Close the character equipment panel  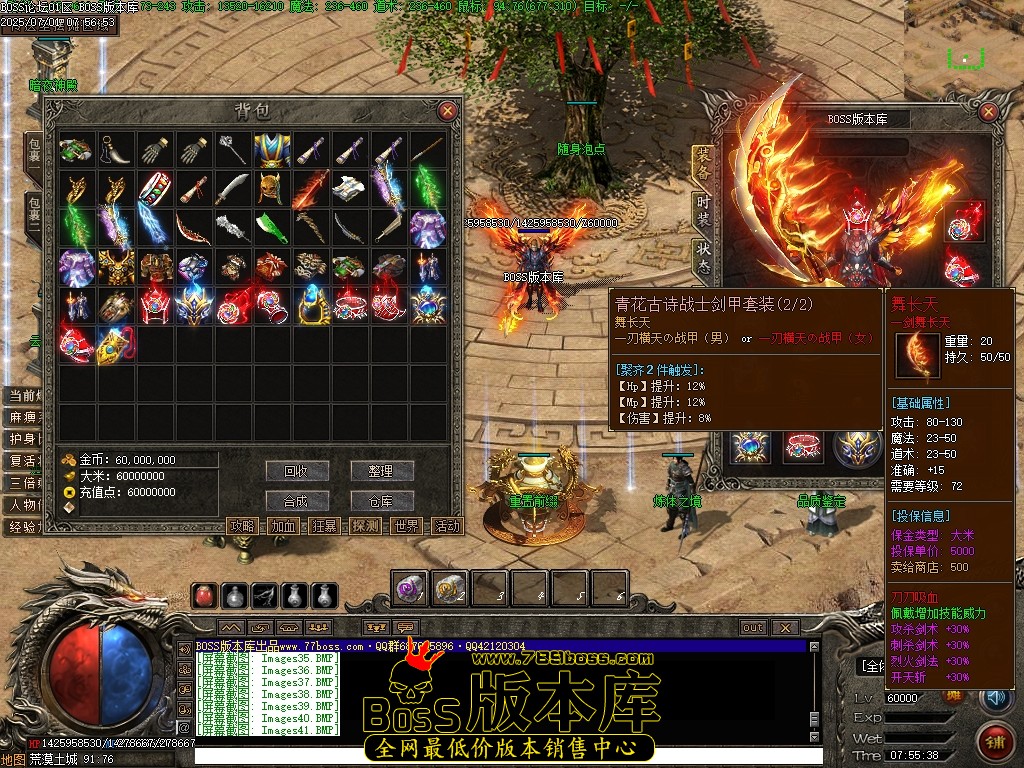tap(990, 112)
